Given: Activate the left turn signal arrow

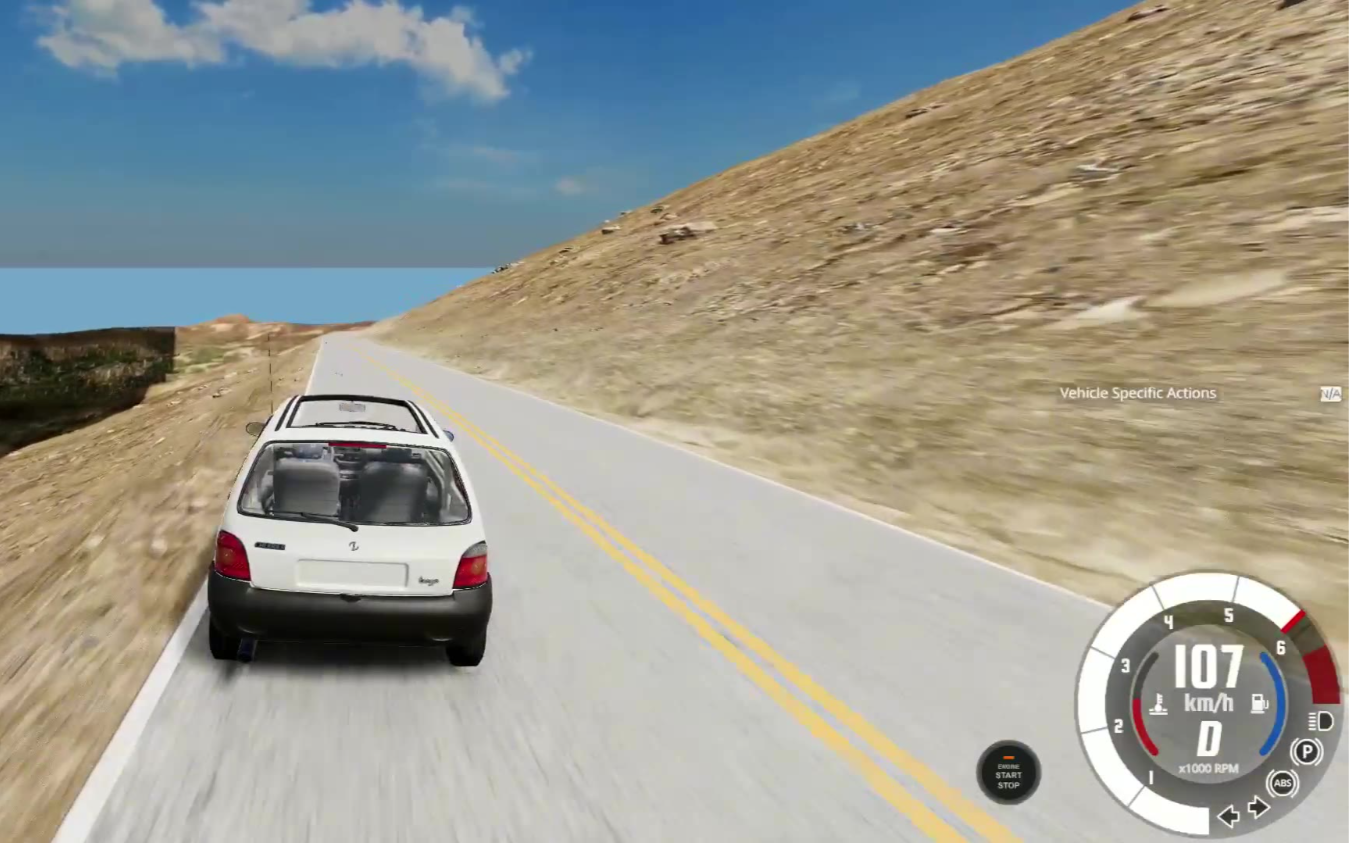Looking at the screenshot, I should (x=1228, y=816).
